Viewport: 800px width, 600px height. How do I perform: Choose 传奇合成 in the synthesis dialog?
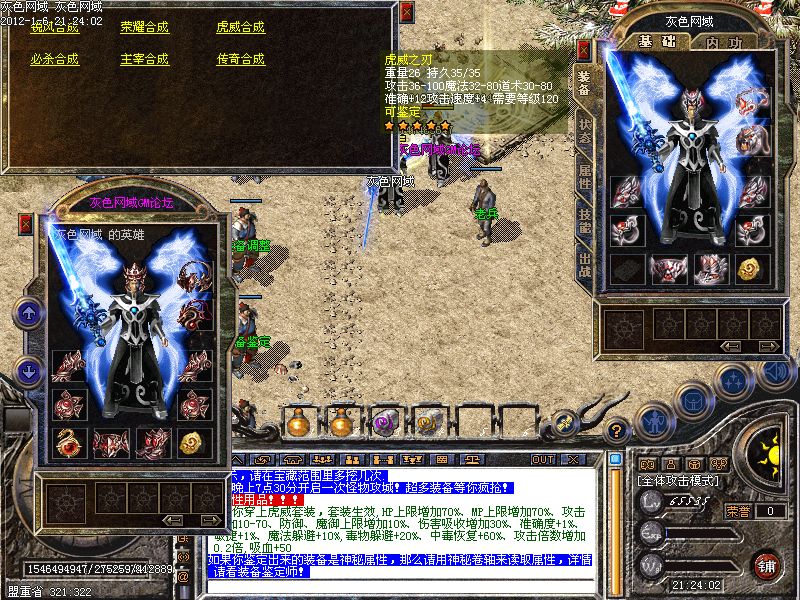coord(240,59)
